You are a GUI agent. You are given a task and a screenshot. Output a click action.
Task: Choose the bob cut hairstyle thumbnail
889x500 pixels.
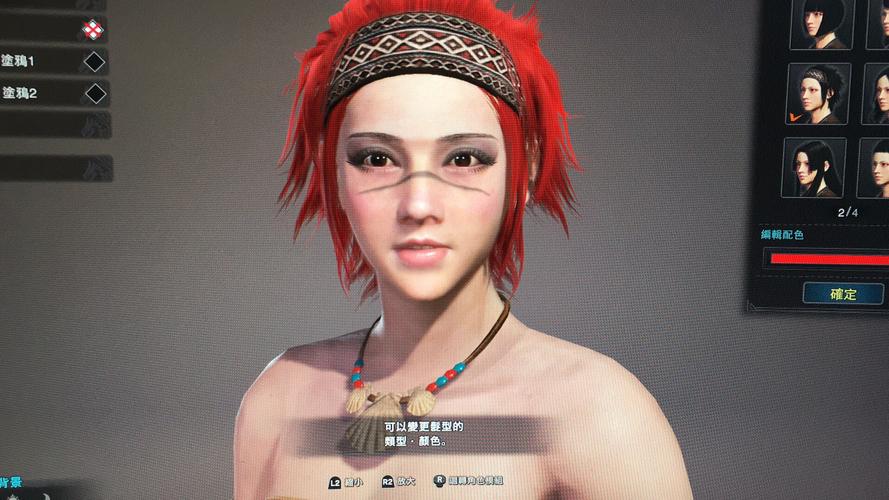tap(819, 23)
